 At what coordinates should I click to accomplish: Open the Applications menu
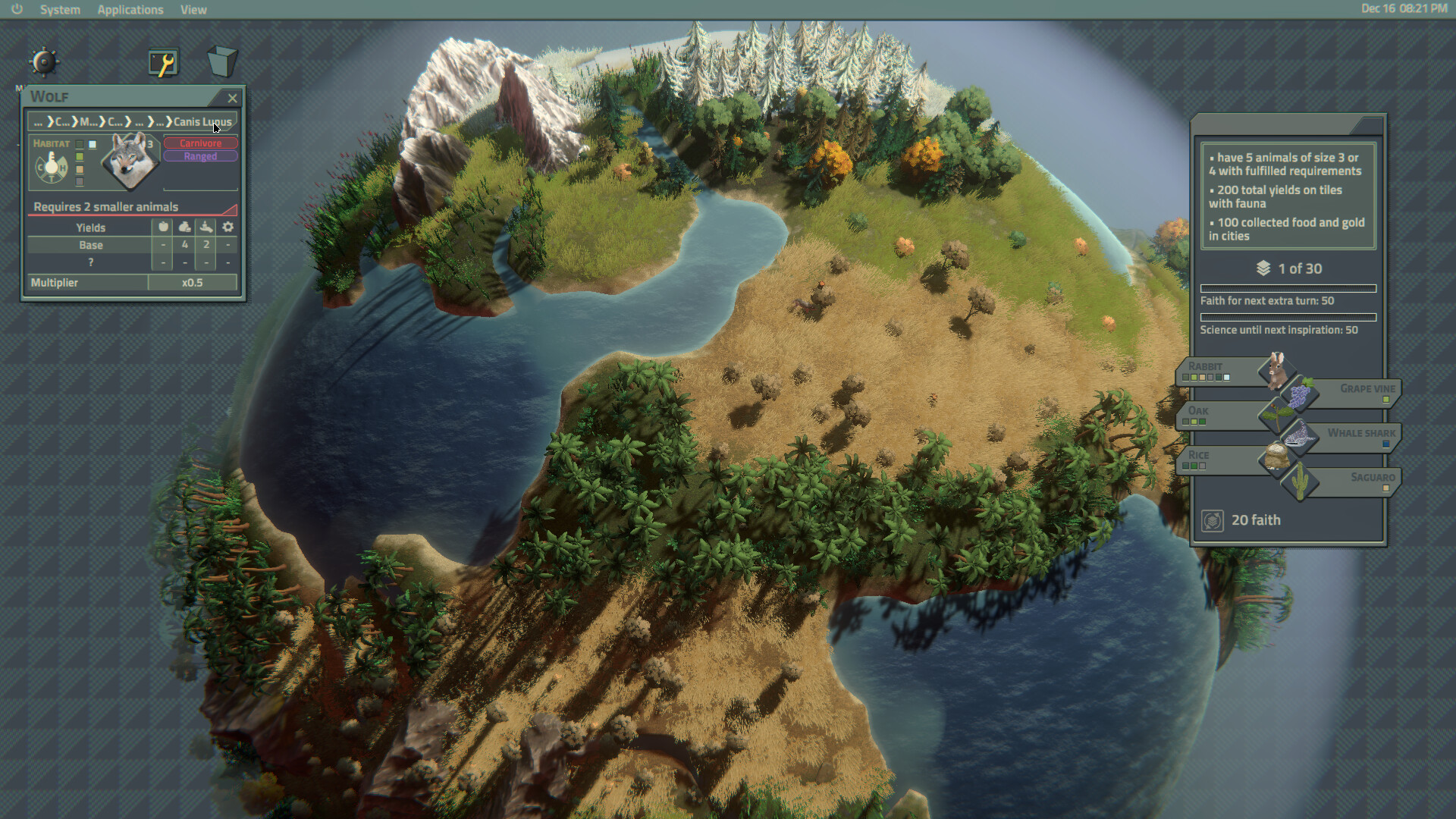click(130, 10)
